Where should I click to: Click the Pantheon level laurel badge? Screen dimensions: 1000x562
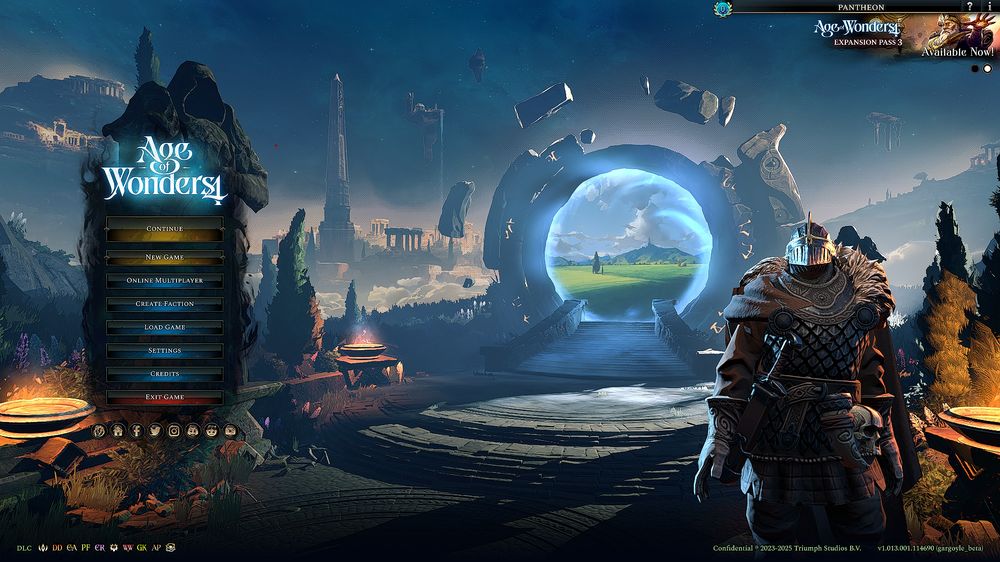click(723, 8)
